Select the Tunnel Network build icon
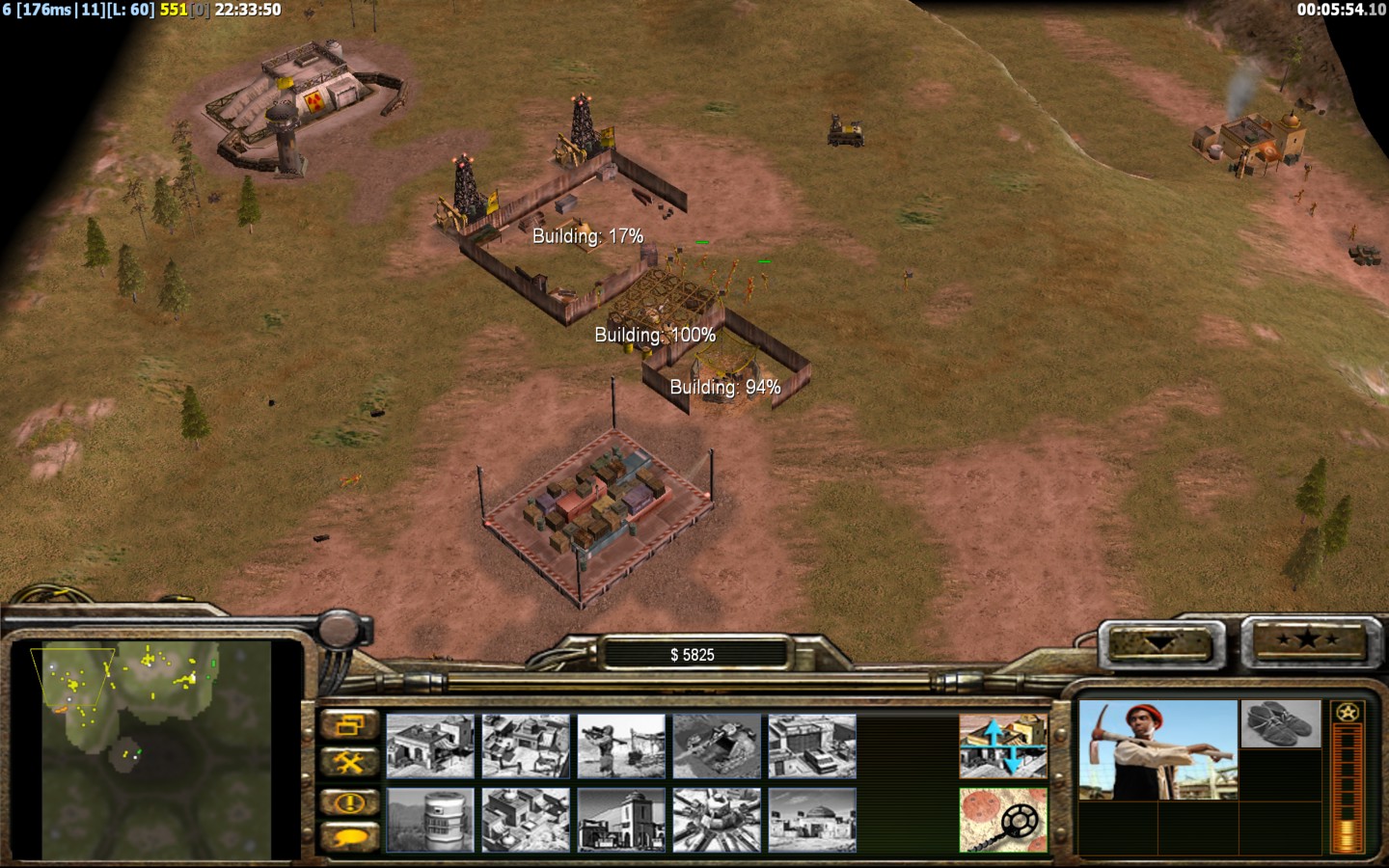The image size is (1389, 868). point(717,746)
